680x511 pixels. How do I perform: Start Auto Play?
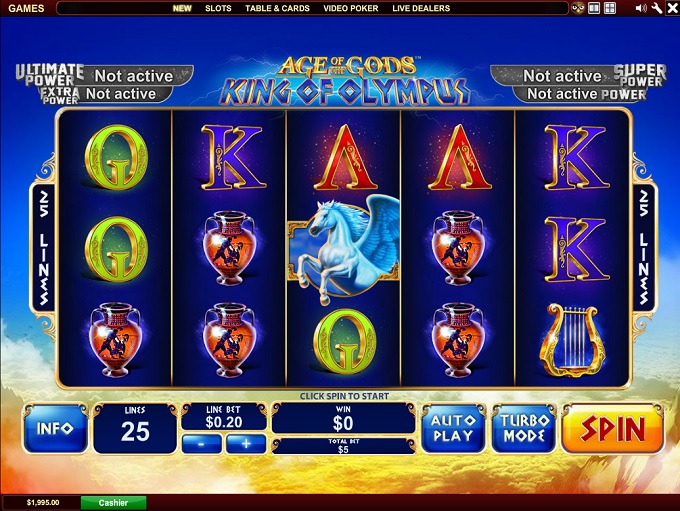tap(452, 429)
